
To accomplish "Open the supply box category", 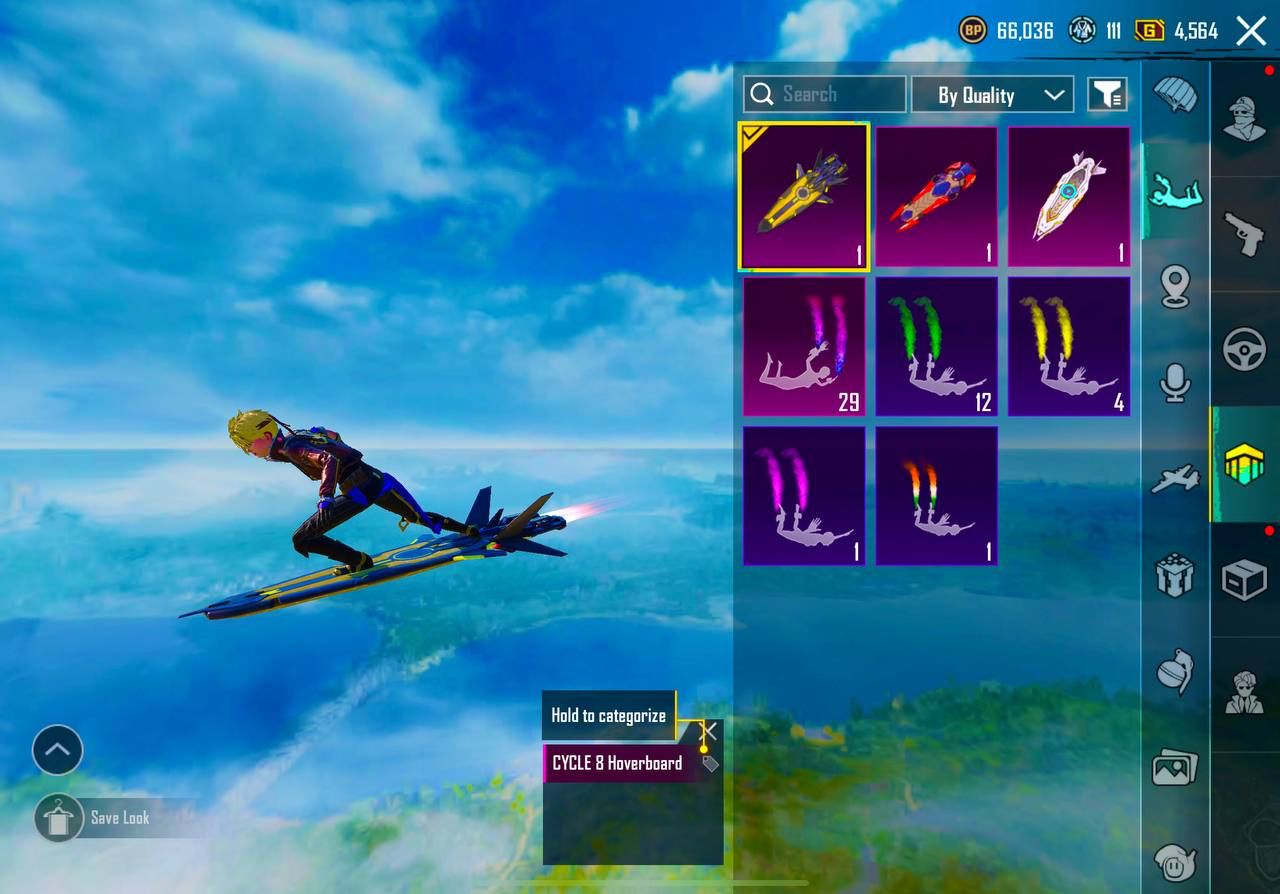I will [x=1245, y=580].
